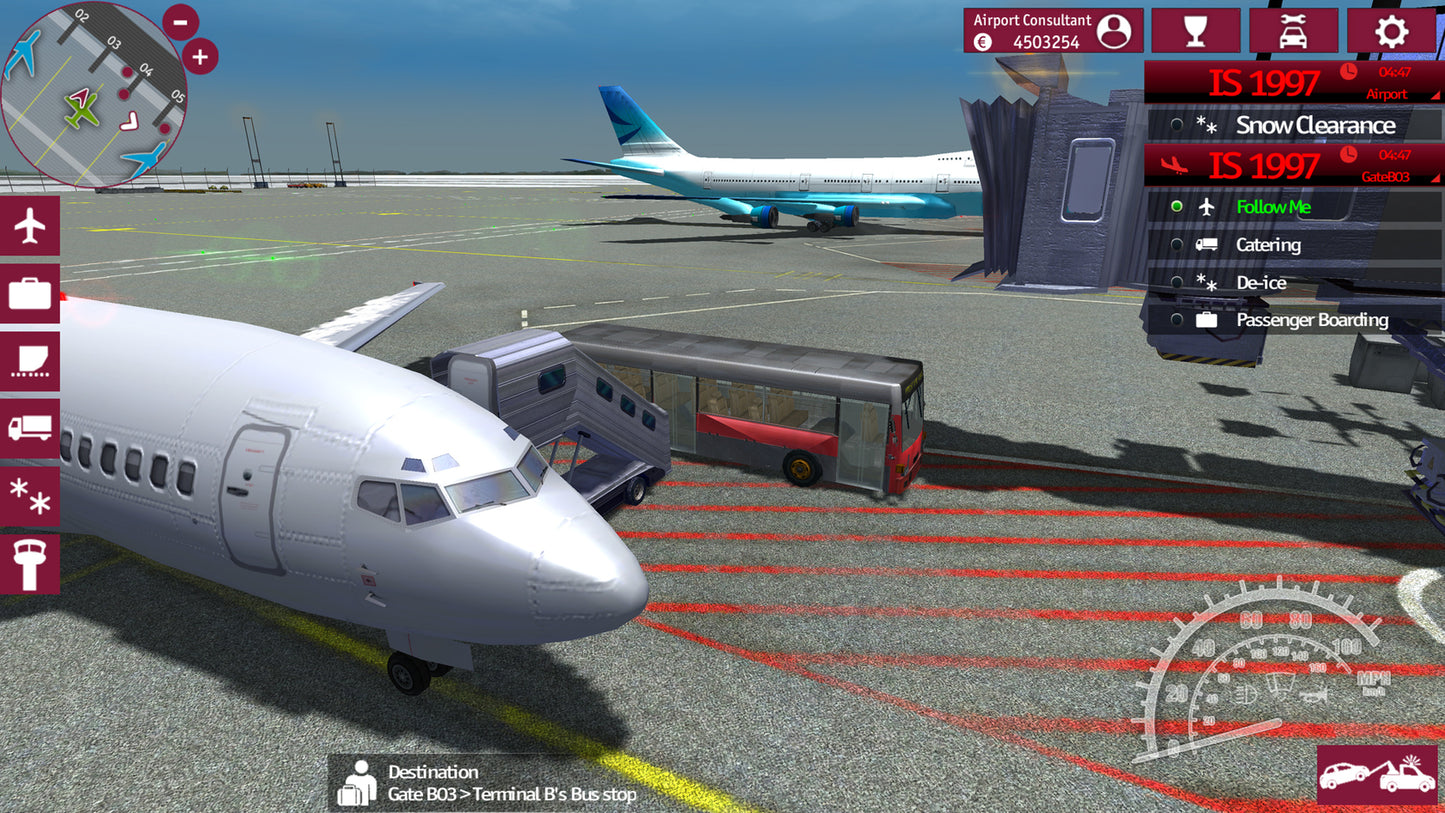This screenshot has width=1445, height=813.
Task: Select the control tower icon in sidebar
Action: pyautogui.click(x=30, y=563)
